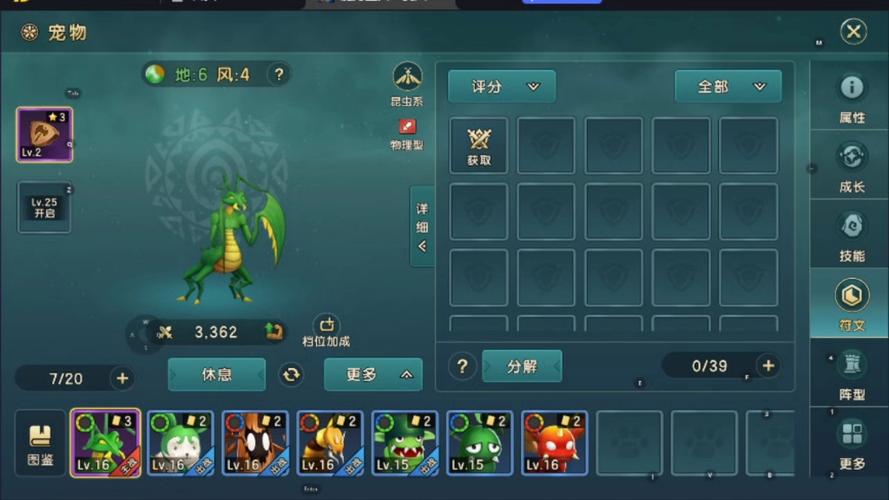The width and height of the screenshot is (889, 500).
Task: Expand pet slots next to 7/20
Action: pos(122,378)
